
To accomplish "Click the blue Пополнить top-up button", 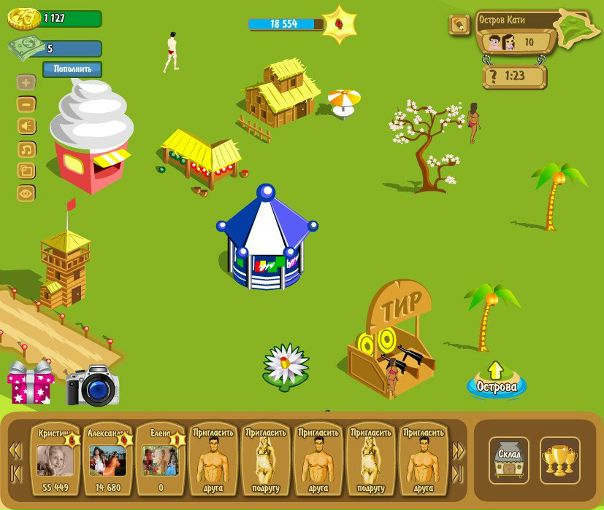I will (x=71, y=69).
